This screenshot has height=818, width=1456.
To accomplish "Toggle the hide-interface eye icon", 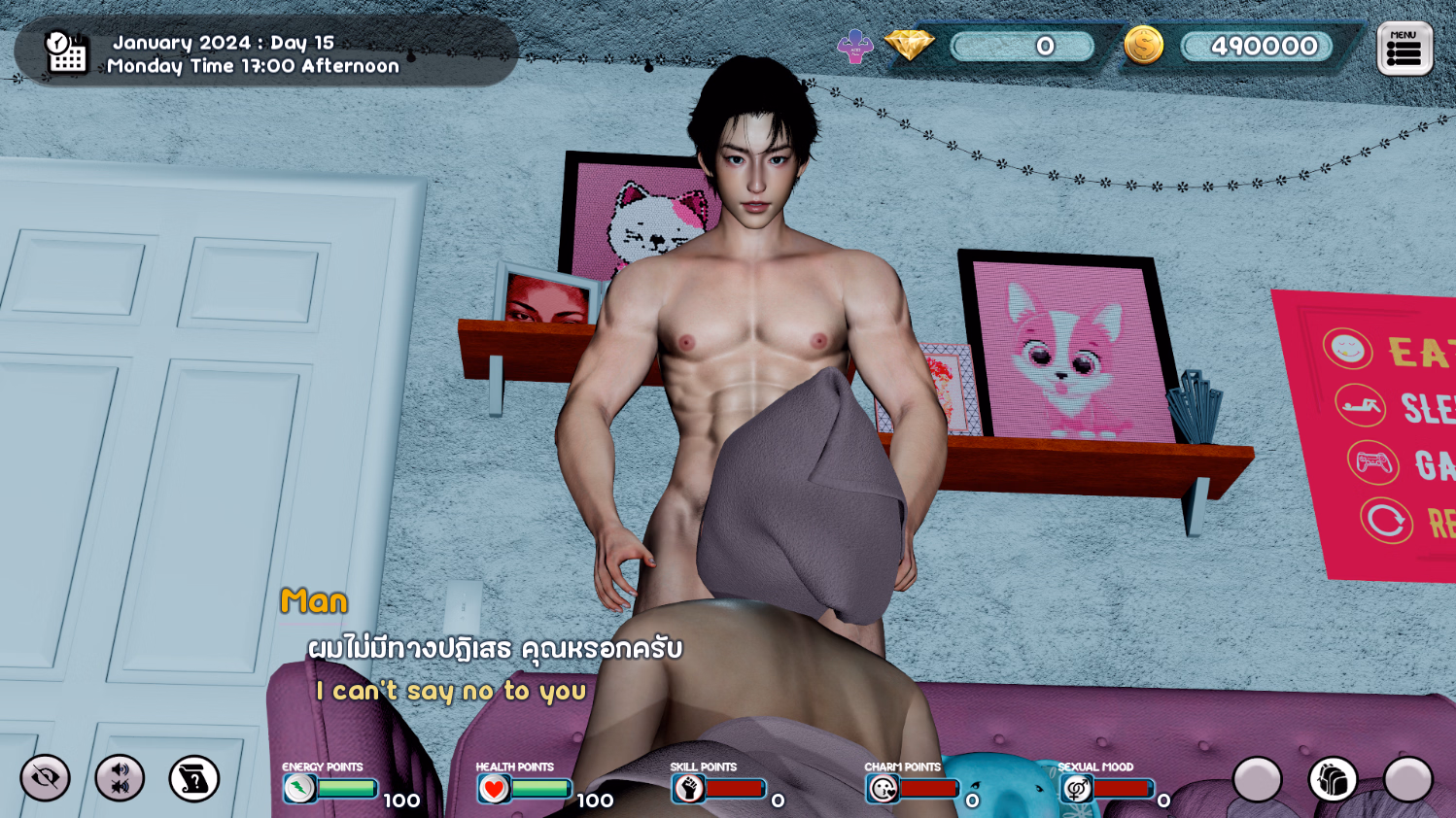I will coord(46,778).
